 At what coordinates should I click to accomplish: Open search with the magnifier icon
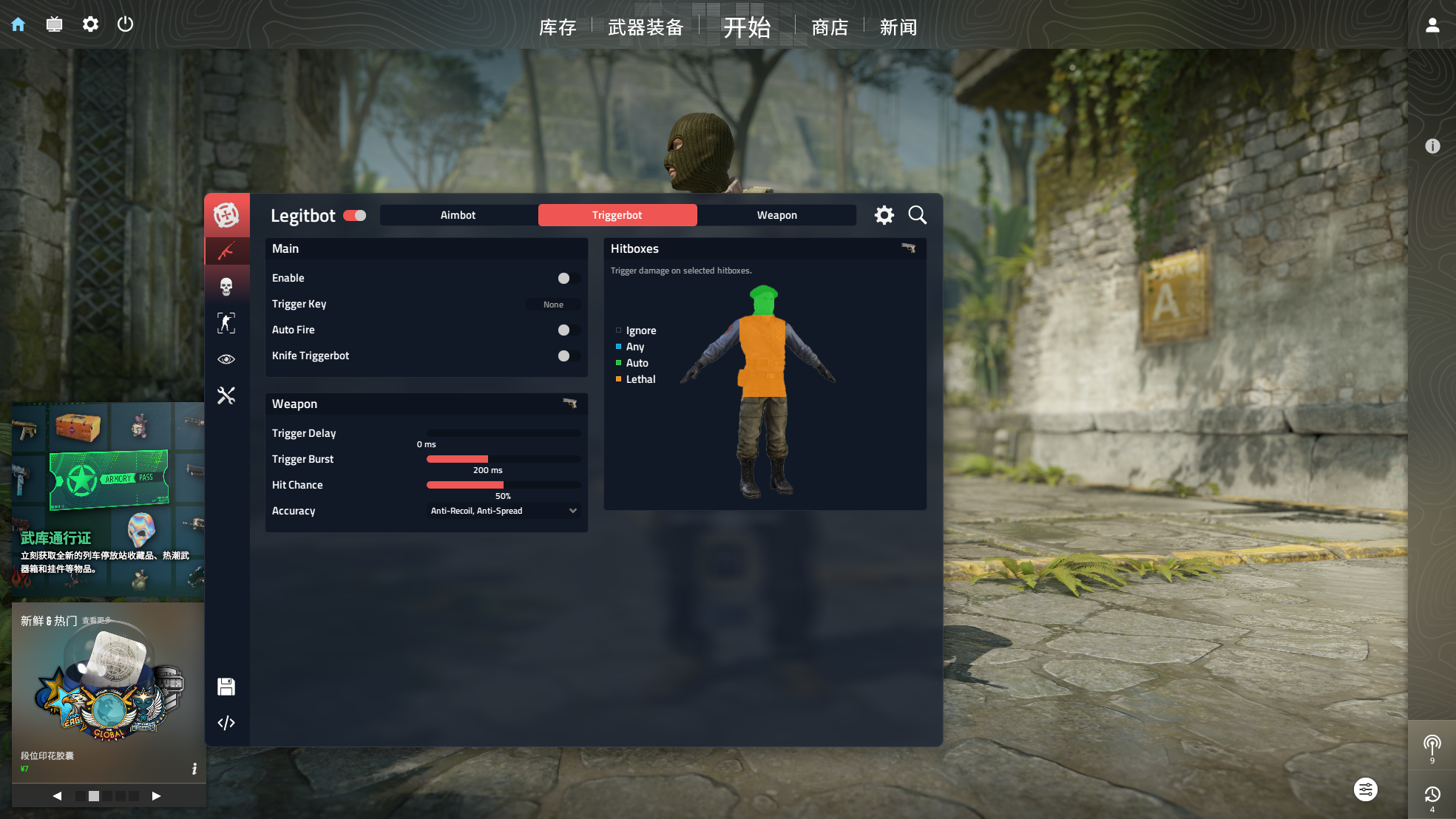click(917, 215)
